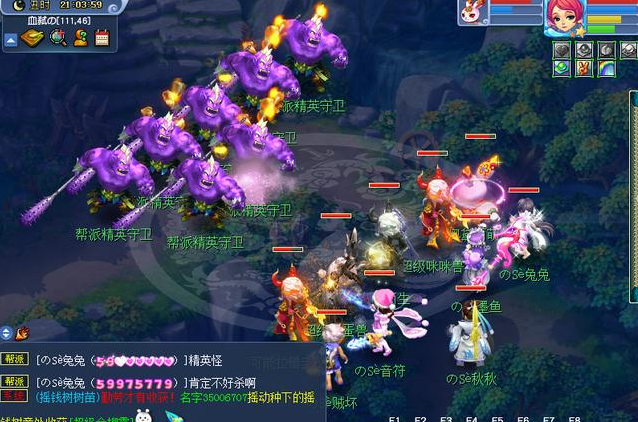Click the first 帮派 channel tag in chat
638x422 pixels.
pos(14,358)
